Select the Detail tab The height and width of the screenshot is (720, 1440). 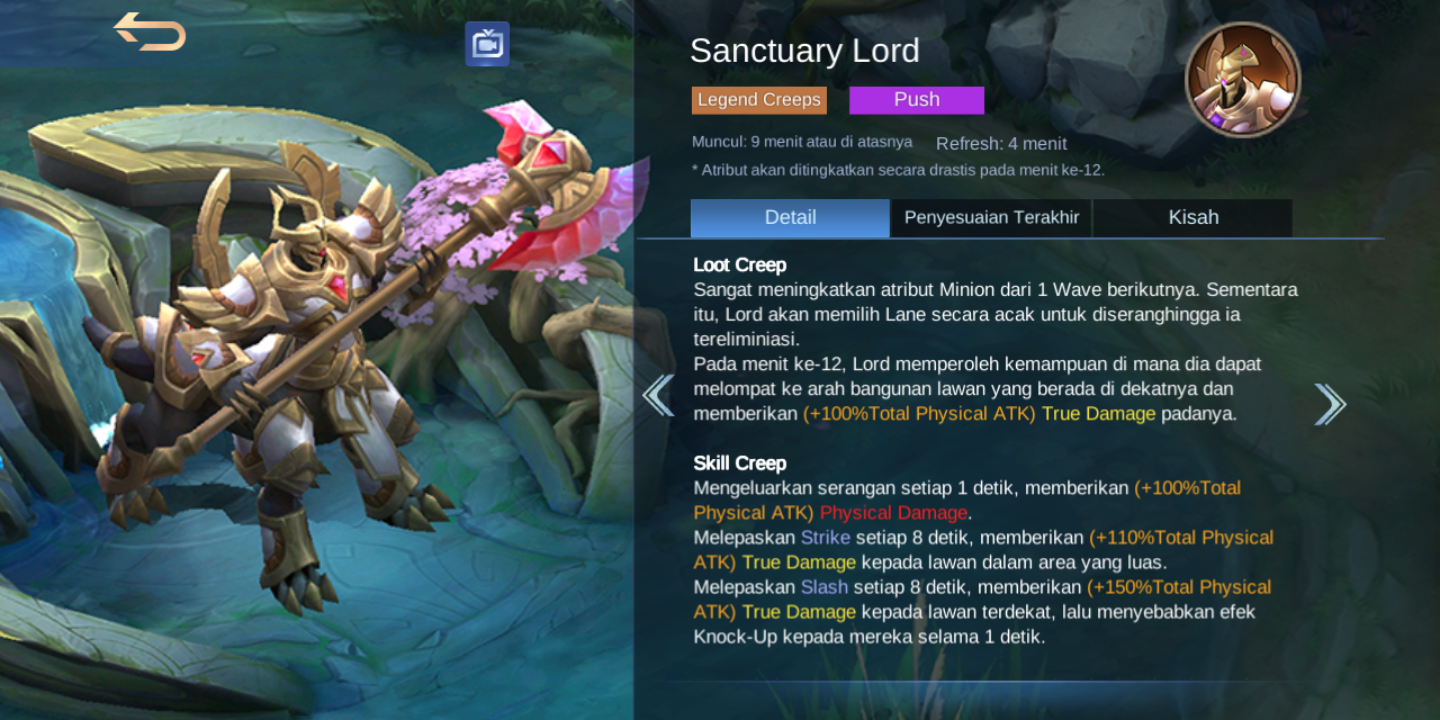coord(789,217)
